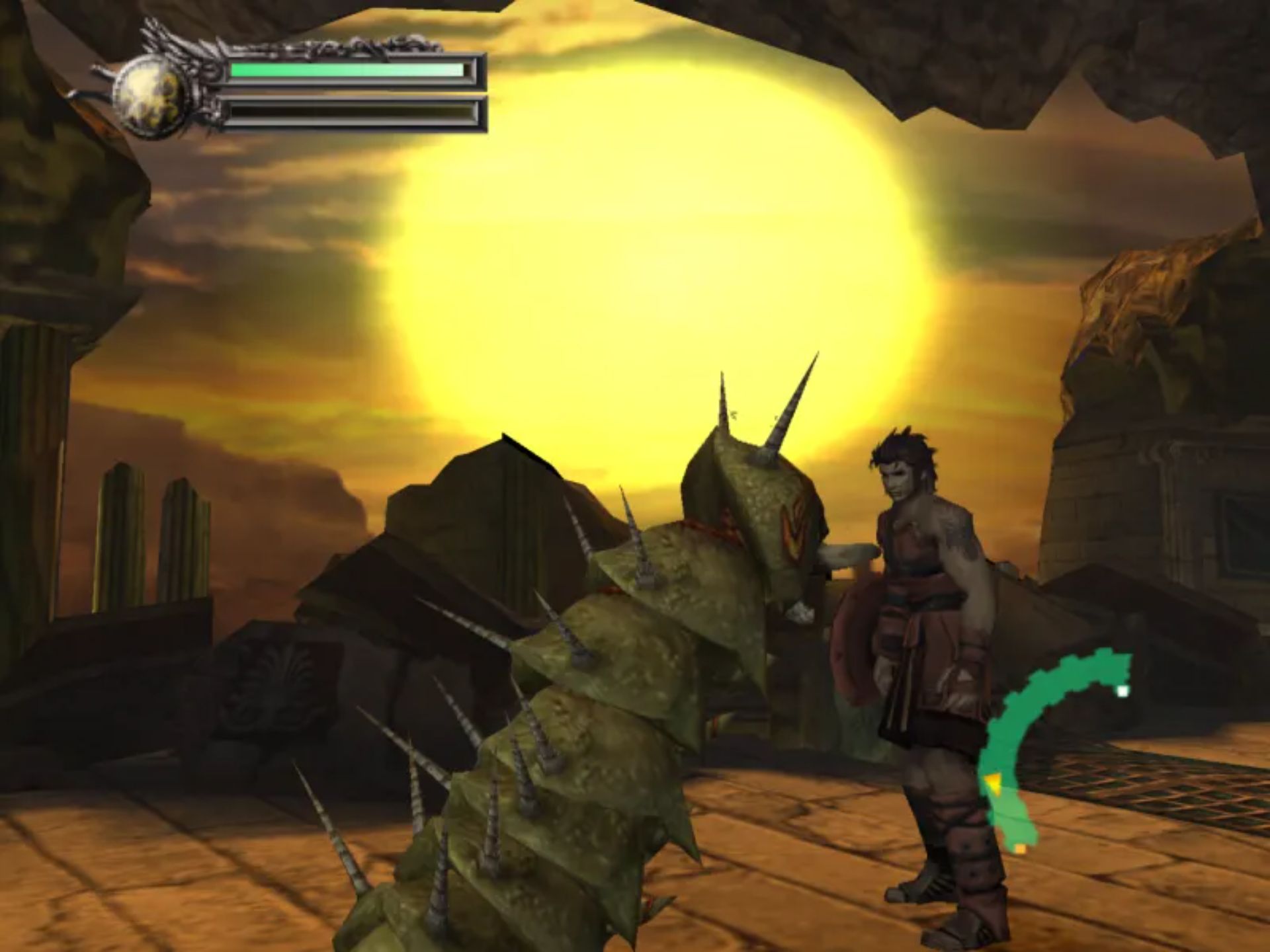The height and width of the screenshot is (952, 1270).
Task: Click the yellow player arrow on the minimap
Action: 992,785
